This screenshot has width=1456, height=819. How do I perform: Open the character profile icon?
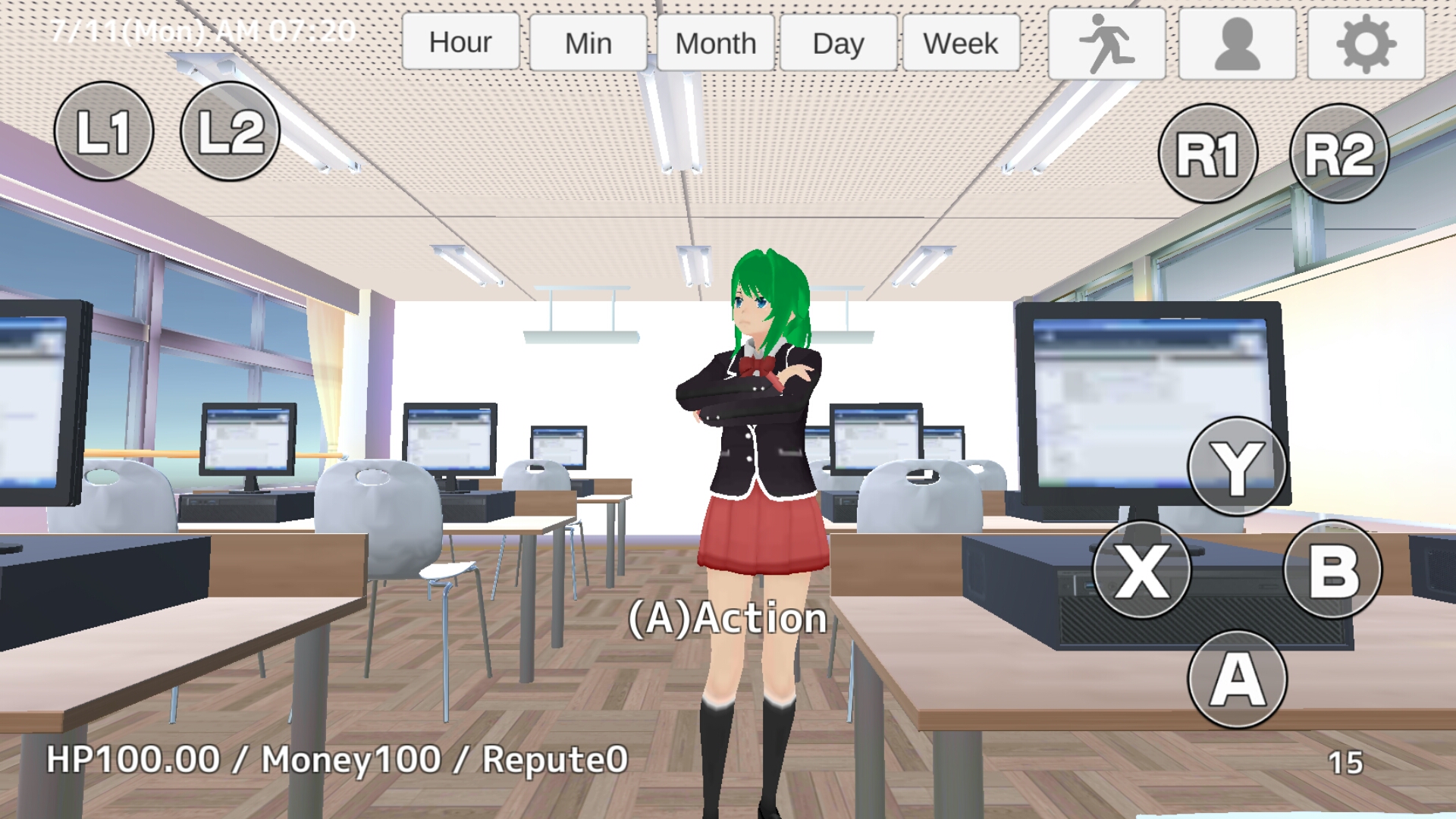coord(1236,42)
